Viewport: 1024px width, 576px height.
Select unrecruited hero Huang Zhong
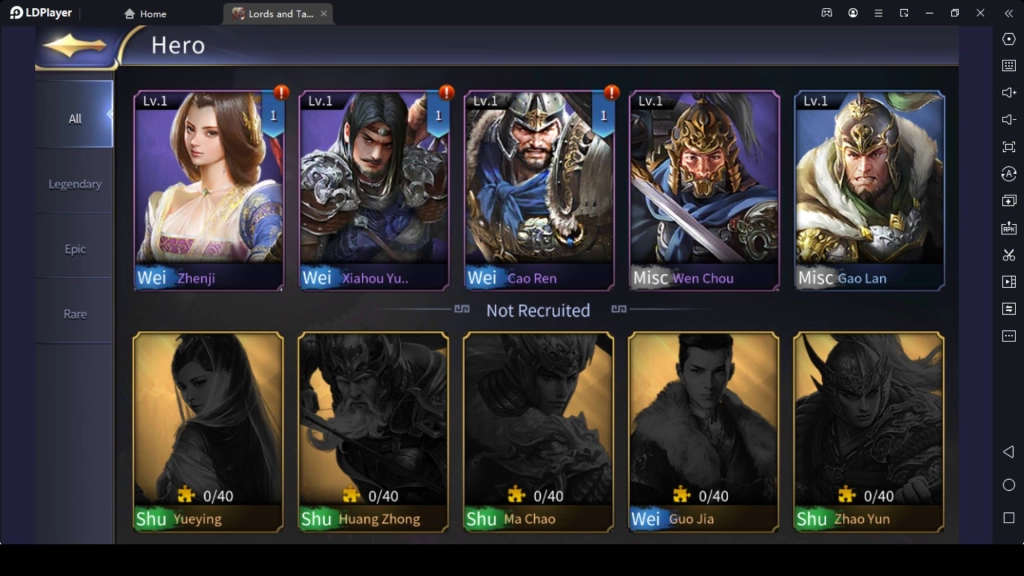click(374, 431)
